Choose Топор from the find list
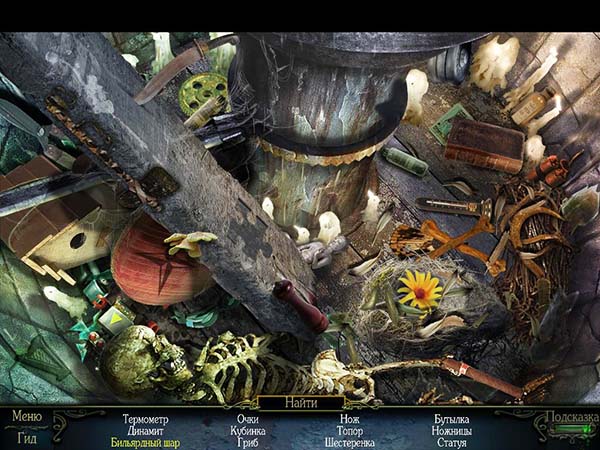 point(350,430)
